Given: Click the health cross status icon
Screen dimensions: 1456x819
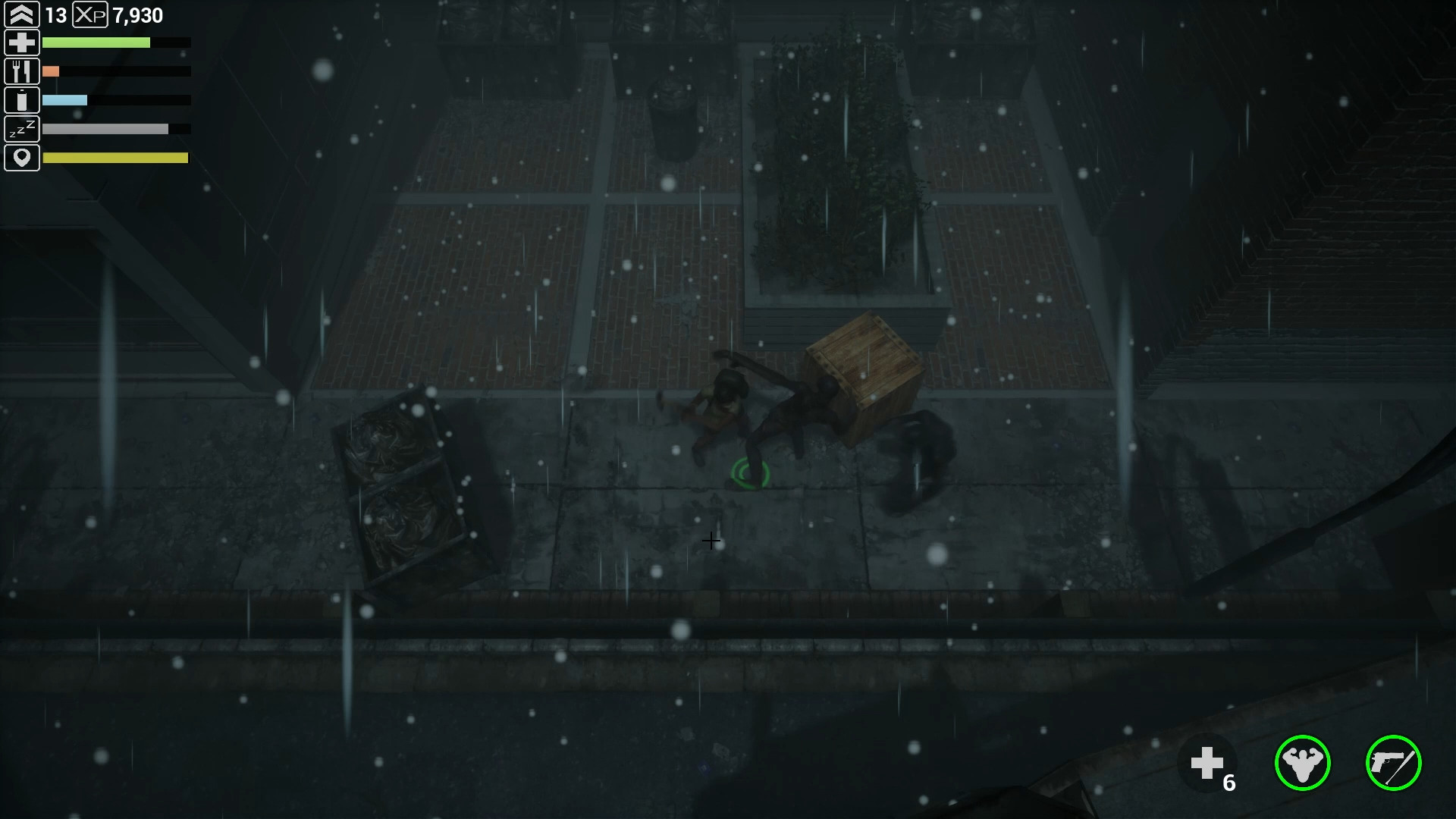Looking at the screenshot, I should coord(22,42).
